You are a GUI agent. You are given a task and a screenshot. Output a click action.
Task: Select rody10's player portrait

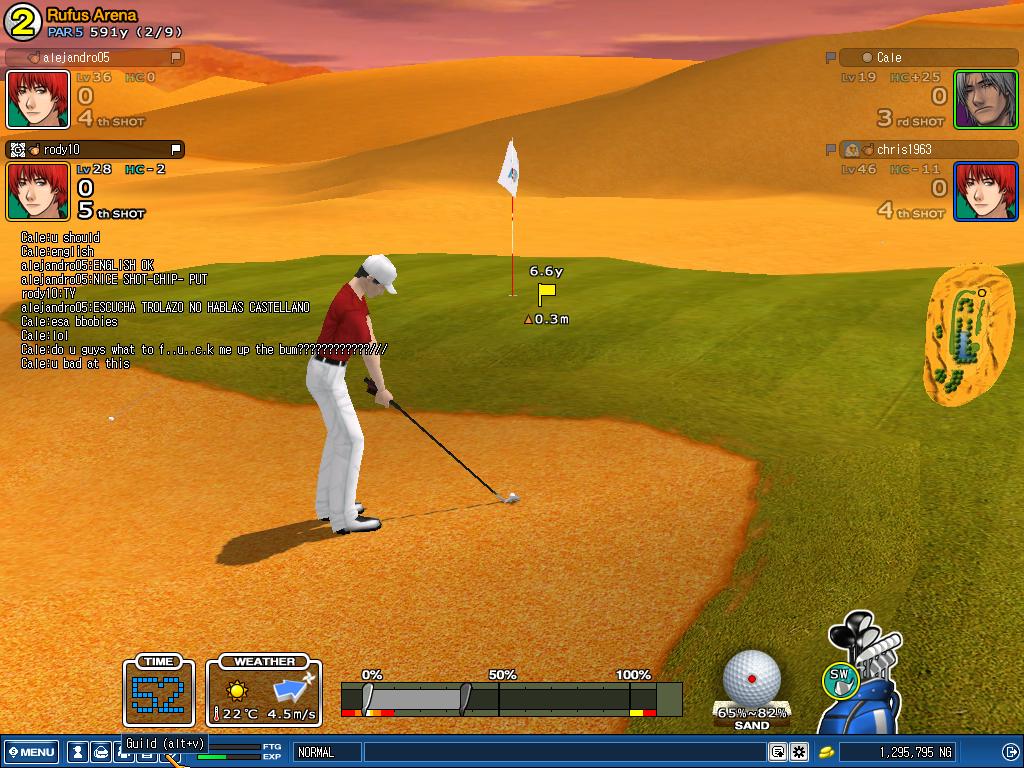[38, 191]
